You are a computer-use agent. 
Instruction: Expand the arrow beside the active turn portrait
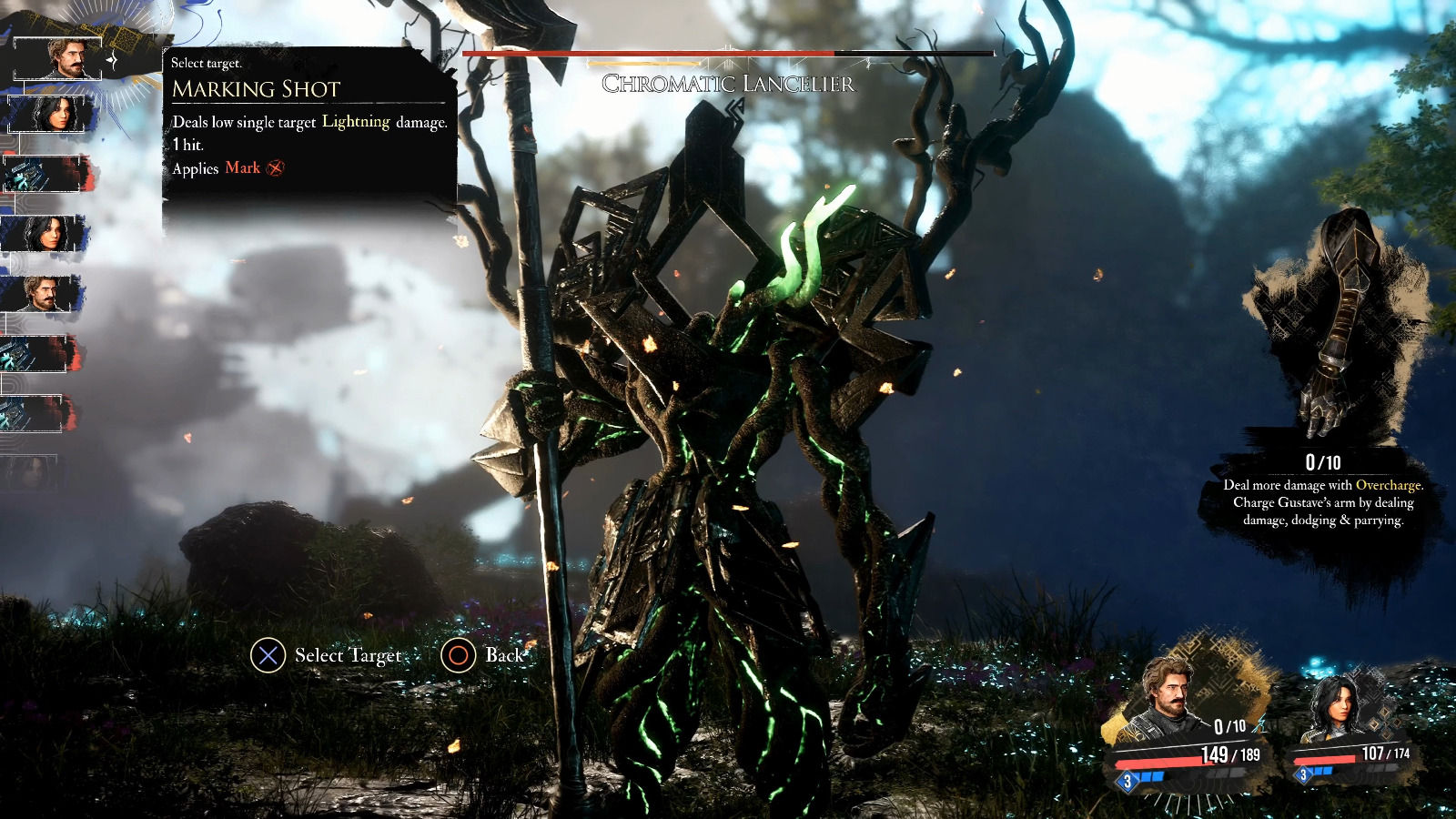110,60
